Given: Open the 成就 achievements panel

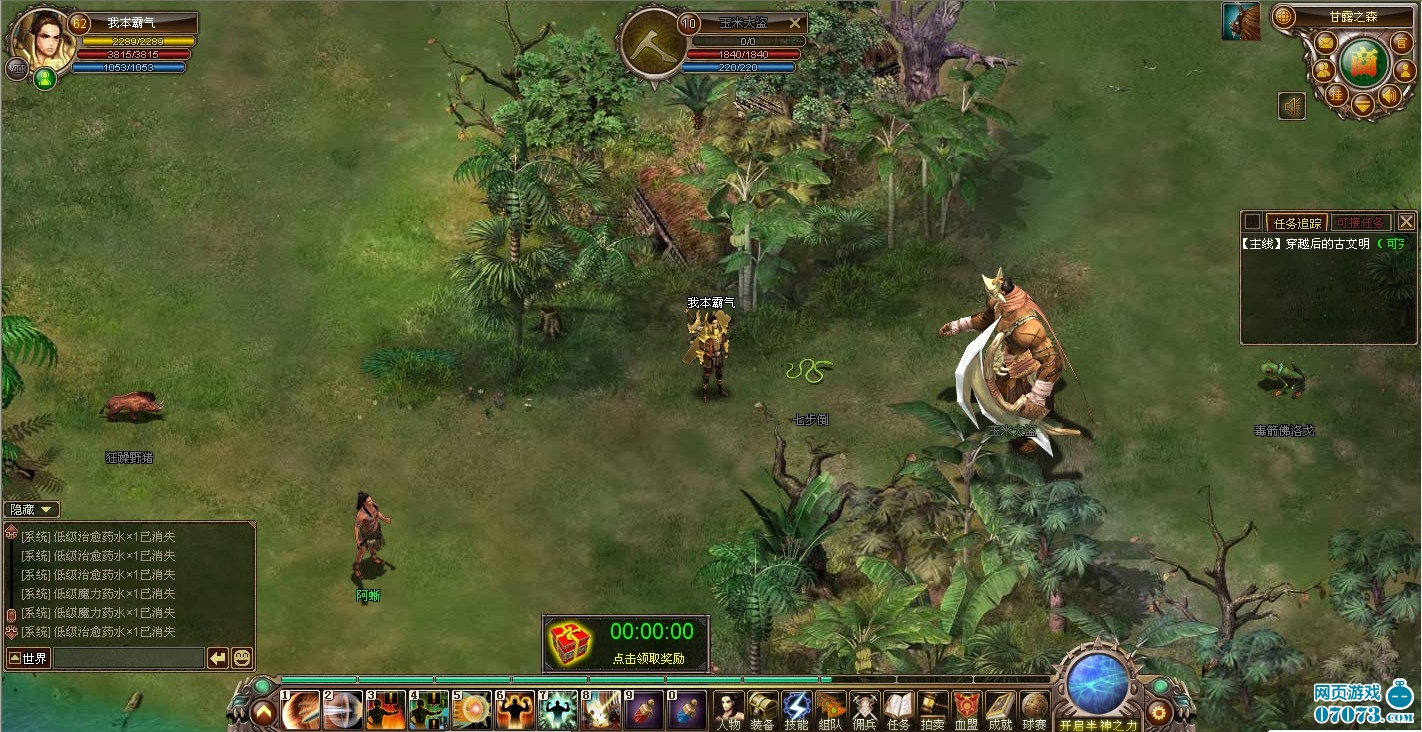Looking at the screenshot, I should pyautogui.click(x=999, y=708).
